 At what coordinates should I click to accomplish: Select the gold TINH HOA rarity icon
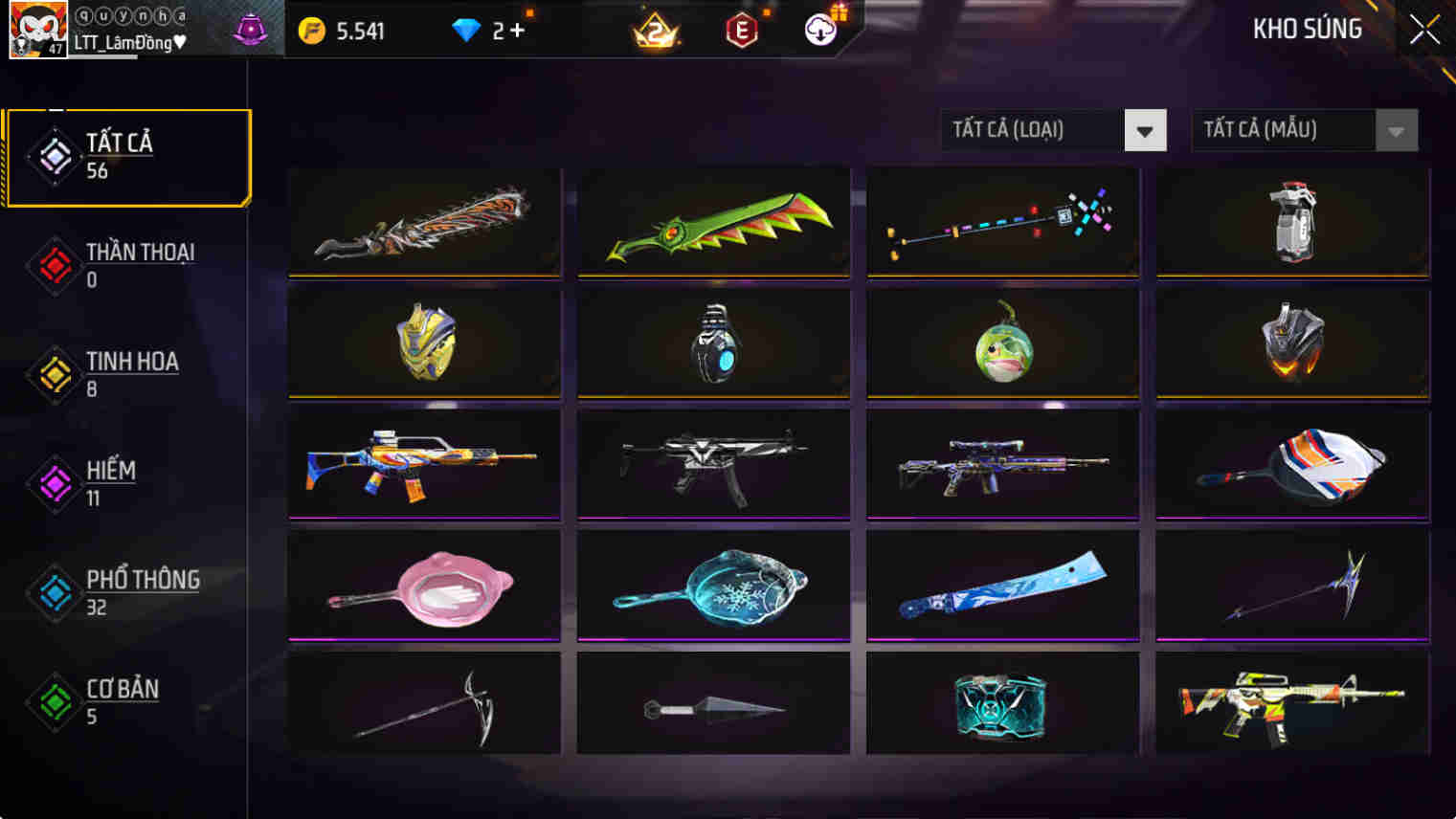(55, 373)
